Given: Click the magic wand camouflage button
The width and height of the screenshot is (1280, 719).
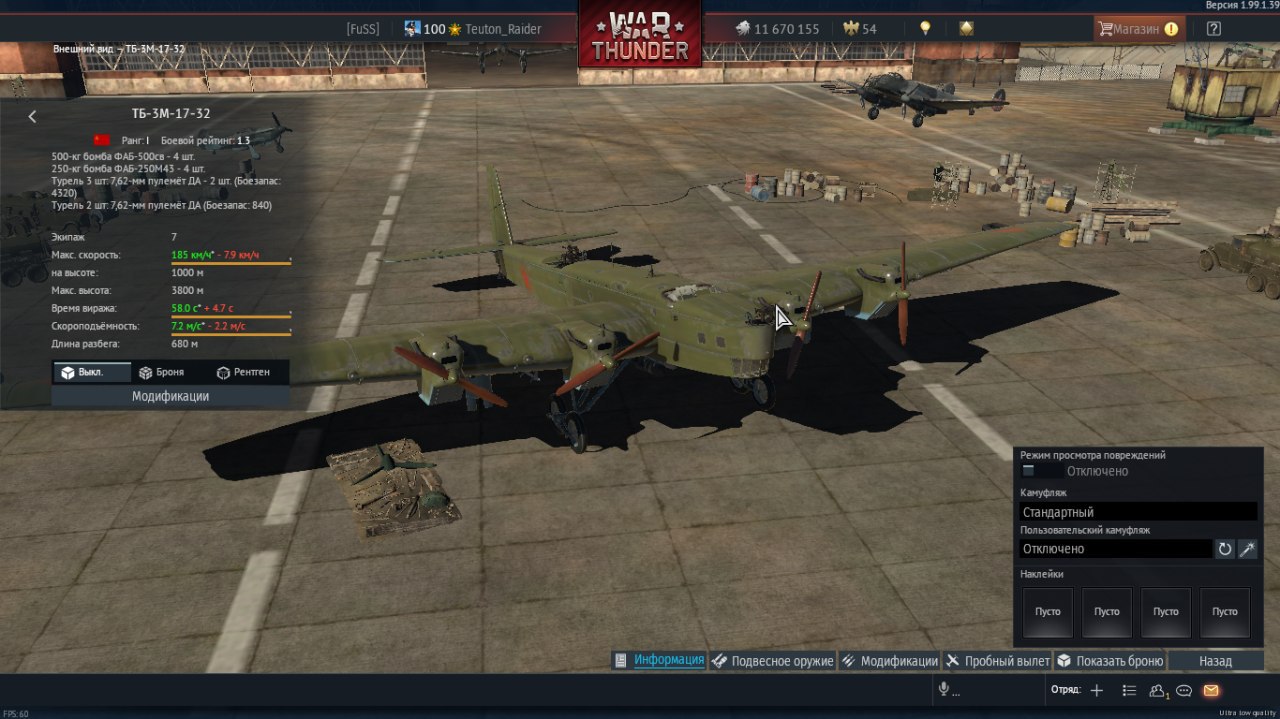Looking at the screenshot, I should 1247,549.
